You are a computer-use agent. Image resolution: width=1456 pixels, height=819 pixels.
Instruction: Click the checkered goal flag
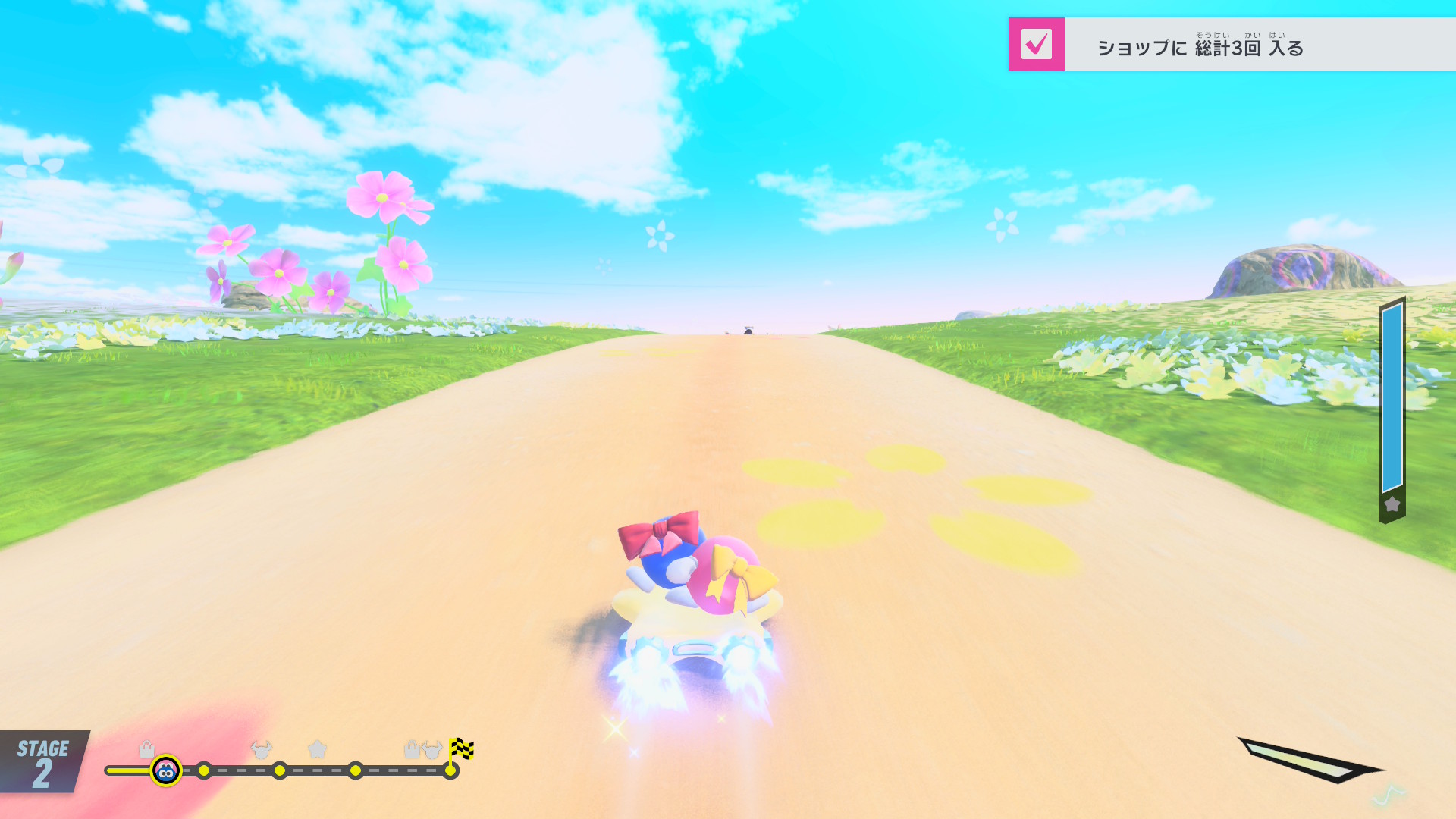[x=460, y=749]
